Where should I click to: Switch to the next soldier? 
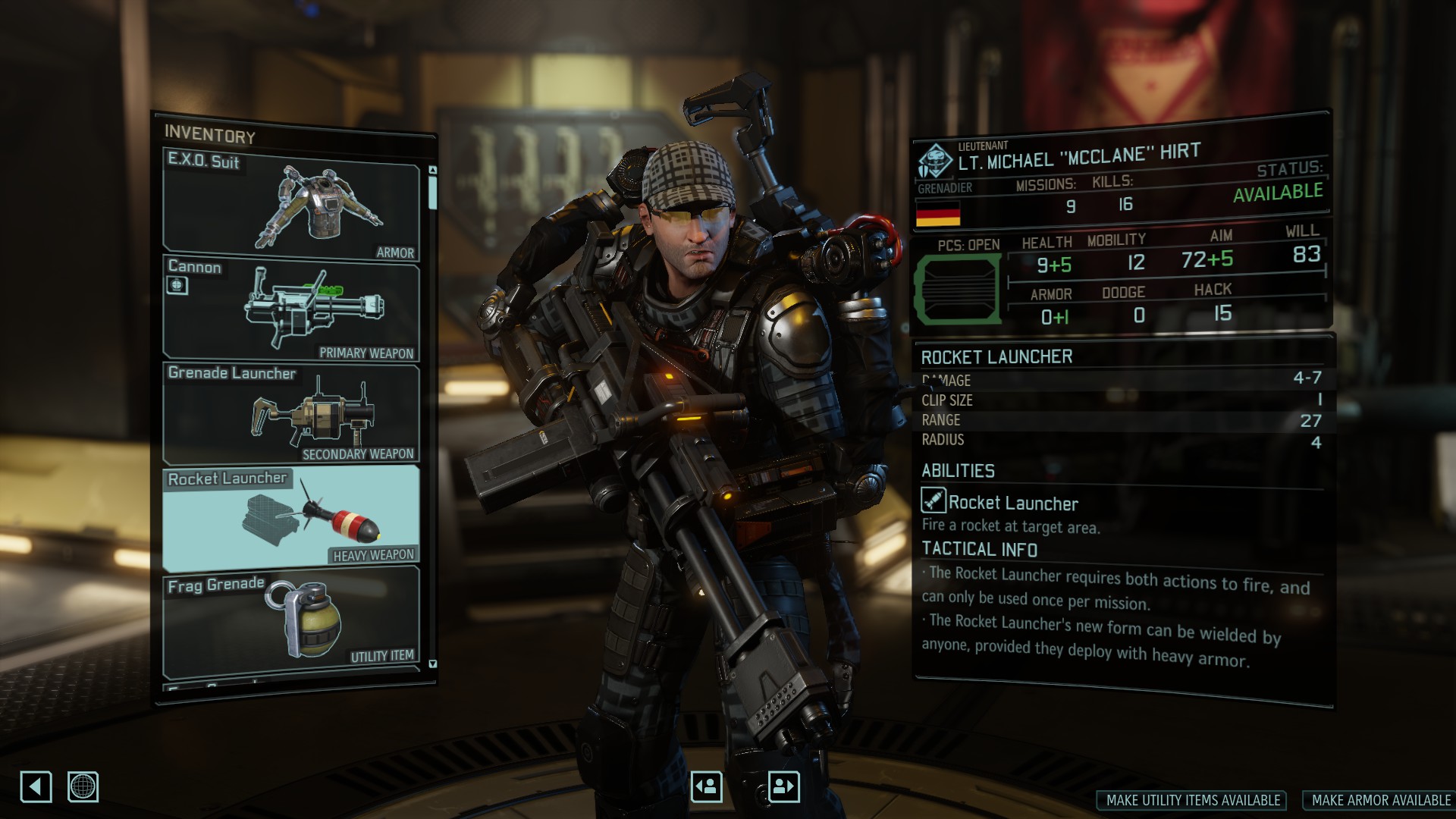[783, 786]
